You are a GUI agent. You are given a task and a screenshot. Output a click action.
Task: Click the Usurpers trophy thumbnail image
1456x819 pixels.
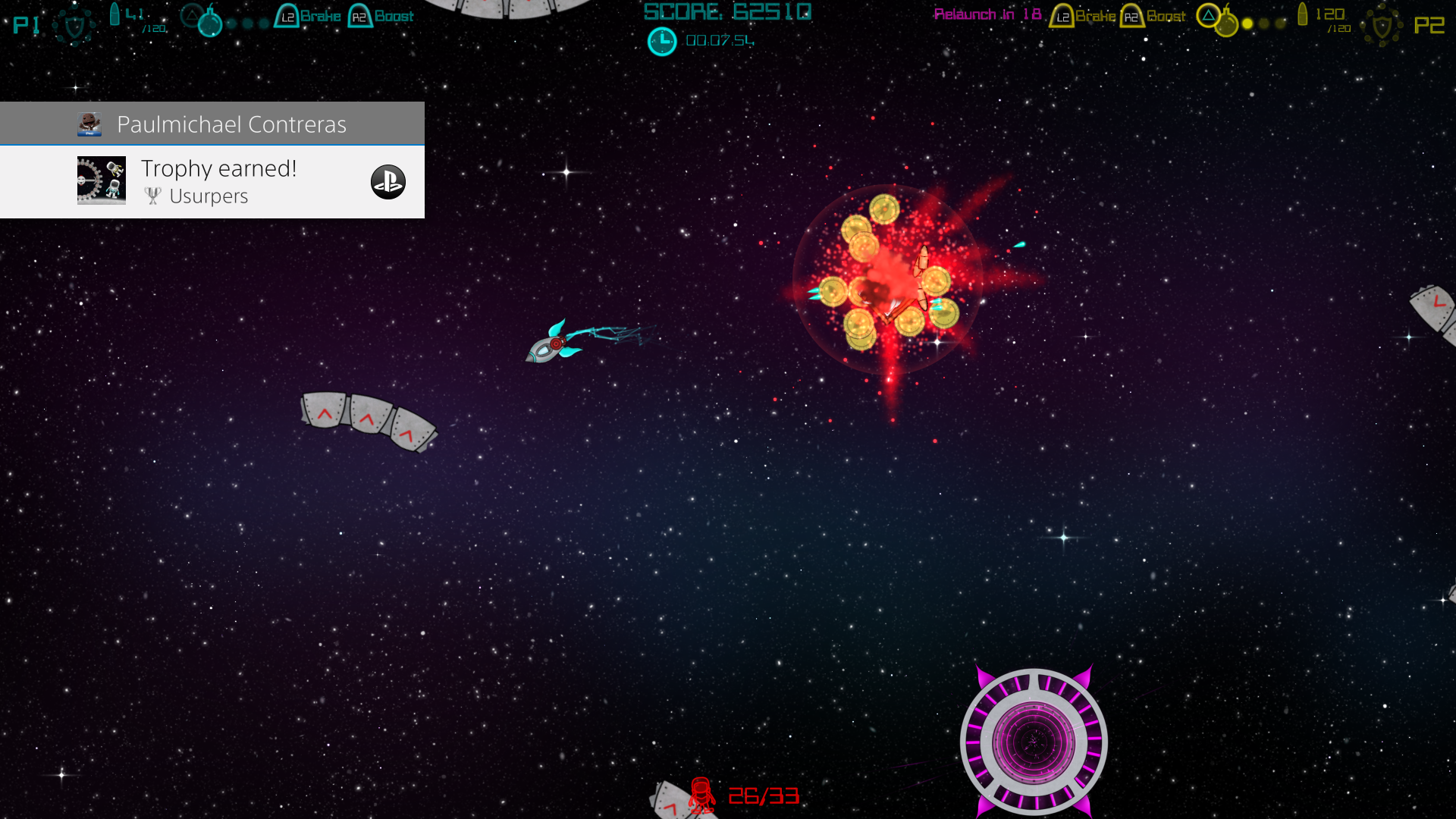click(x=101, y=181)
